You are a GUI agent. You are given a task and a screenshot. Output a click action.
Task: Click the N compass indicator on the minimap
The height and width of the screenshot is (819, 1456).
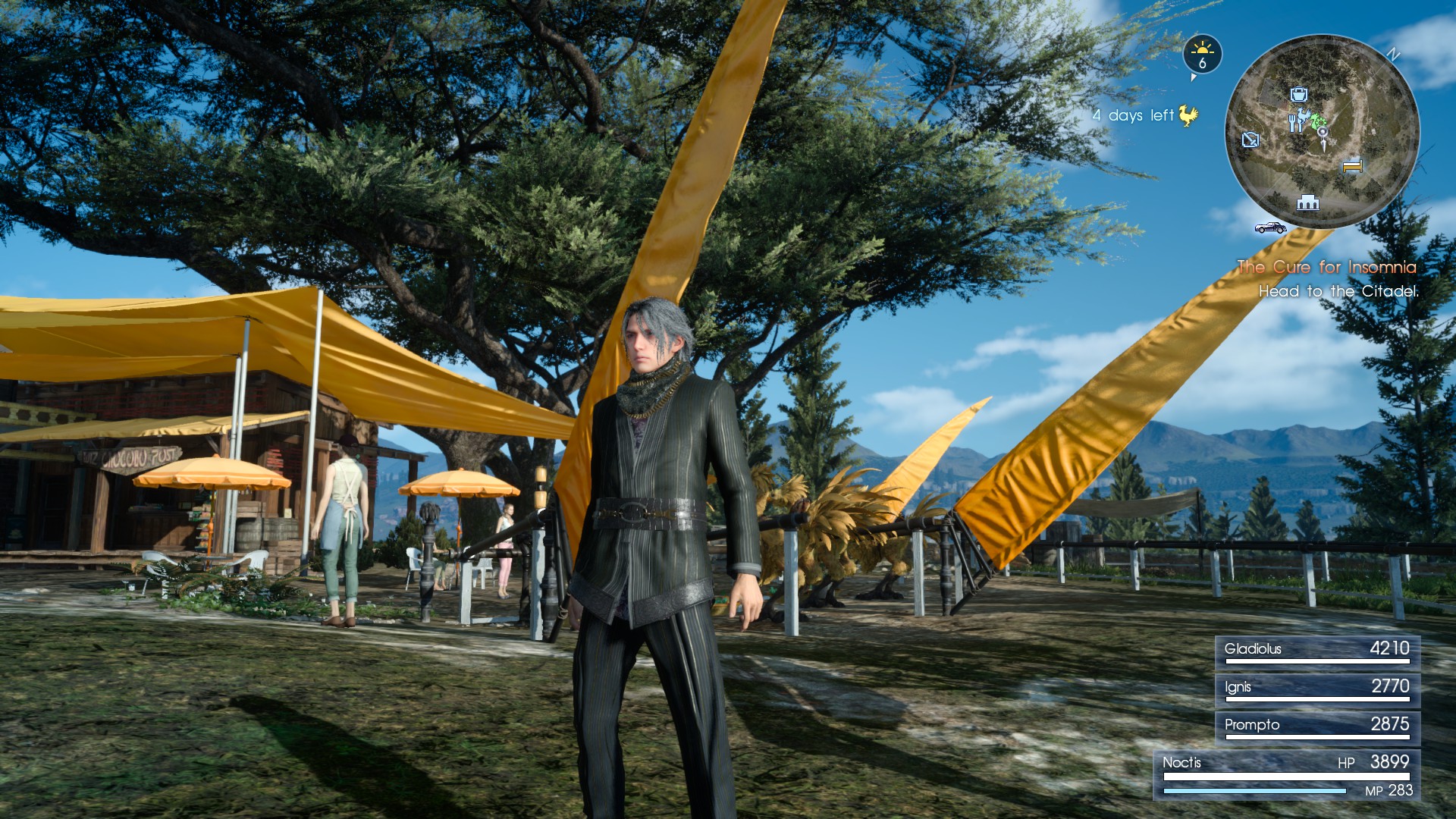pos(1393,54)
